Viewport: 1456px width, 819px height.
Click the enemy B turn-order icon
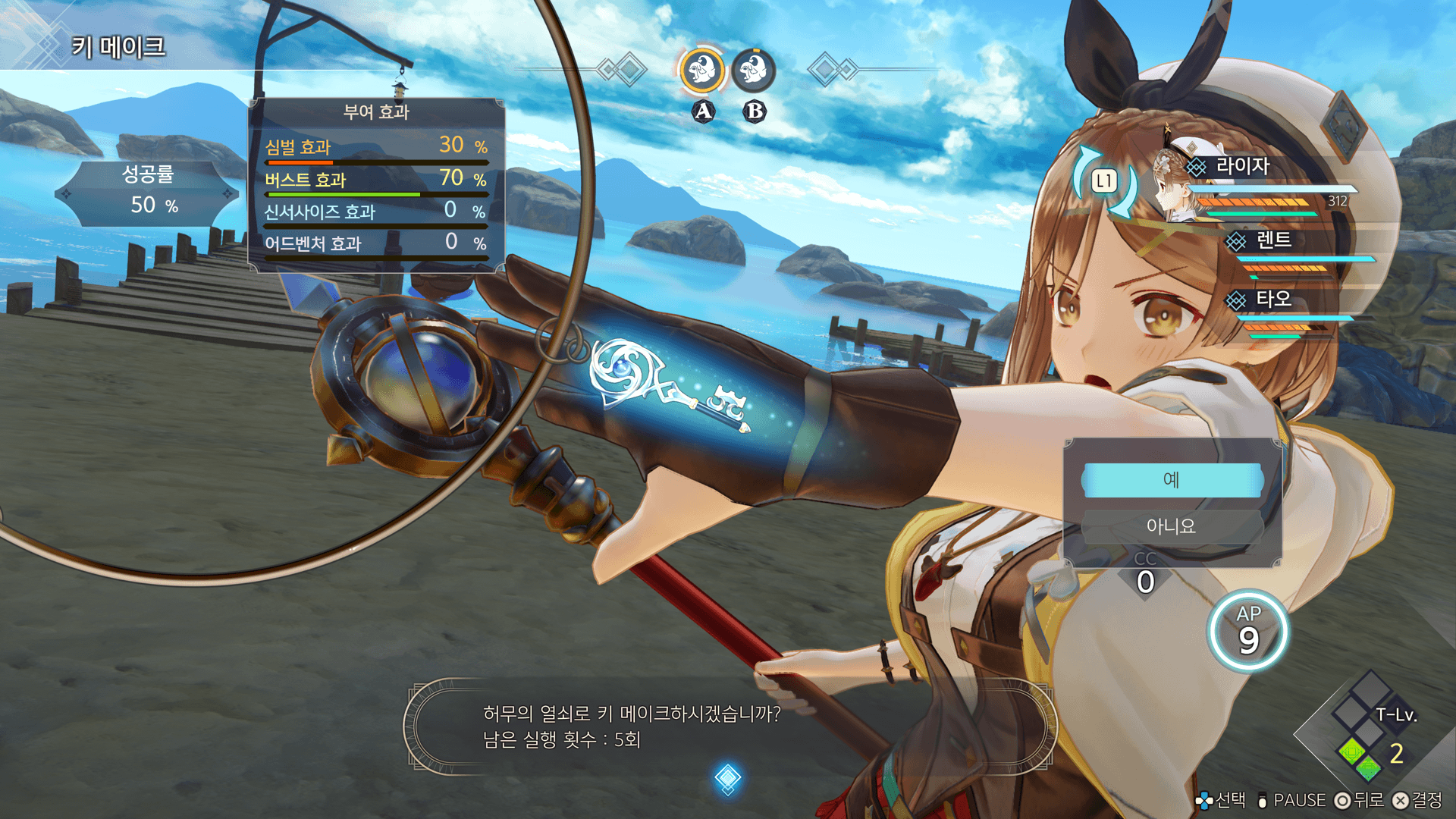753,71
